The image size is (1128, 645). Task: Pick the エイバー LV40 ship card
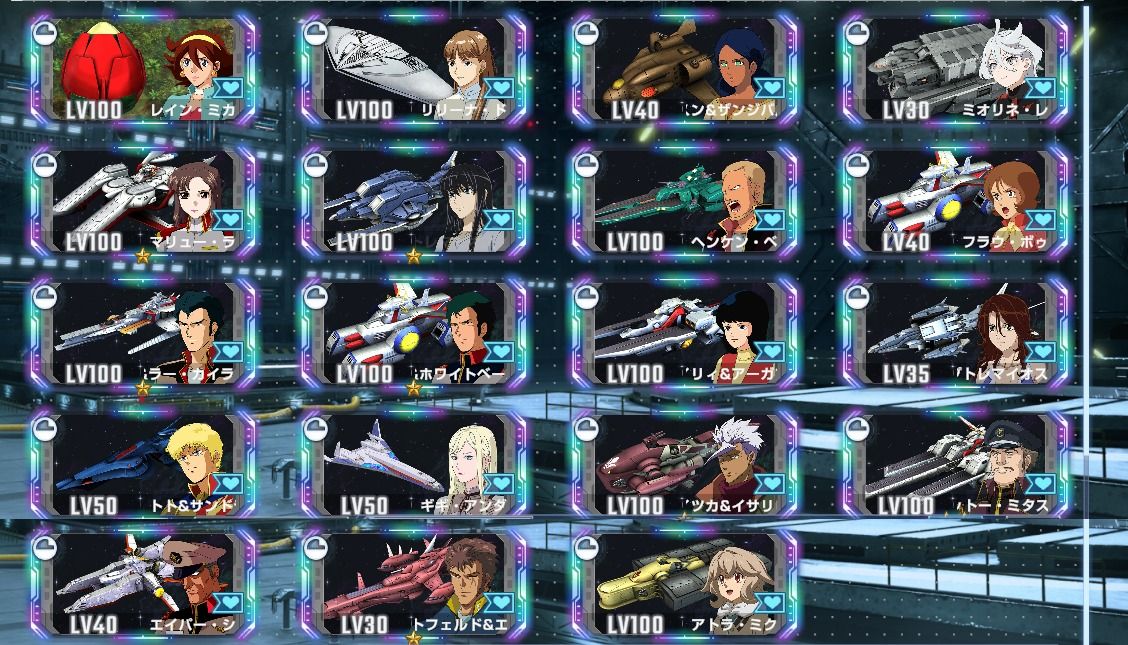tap(143, 586)
